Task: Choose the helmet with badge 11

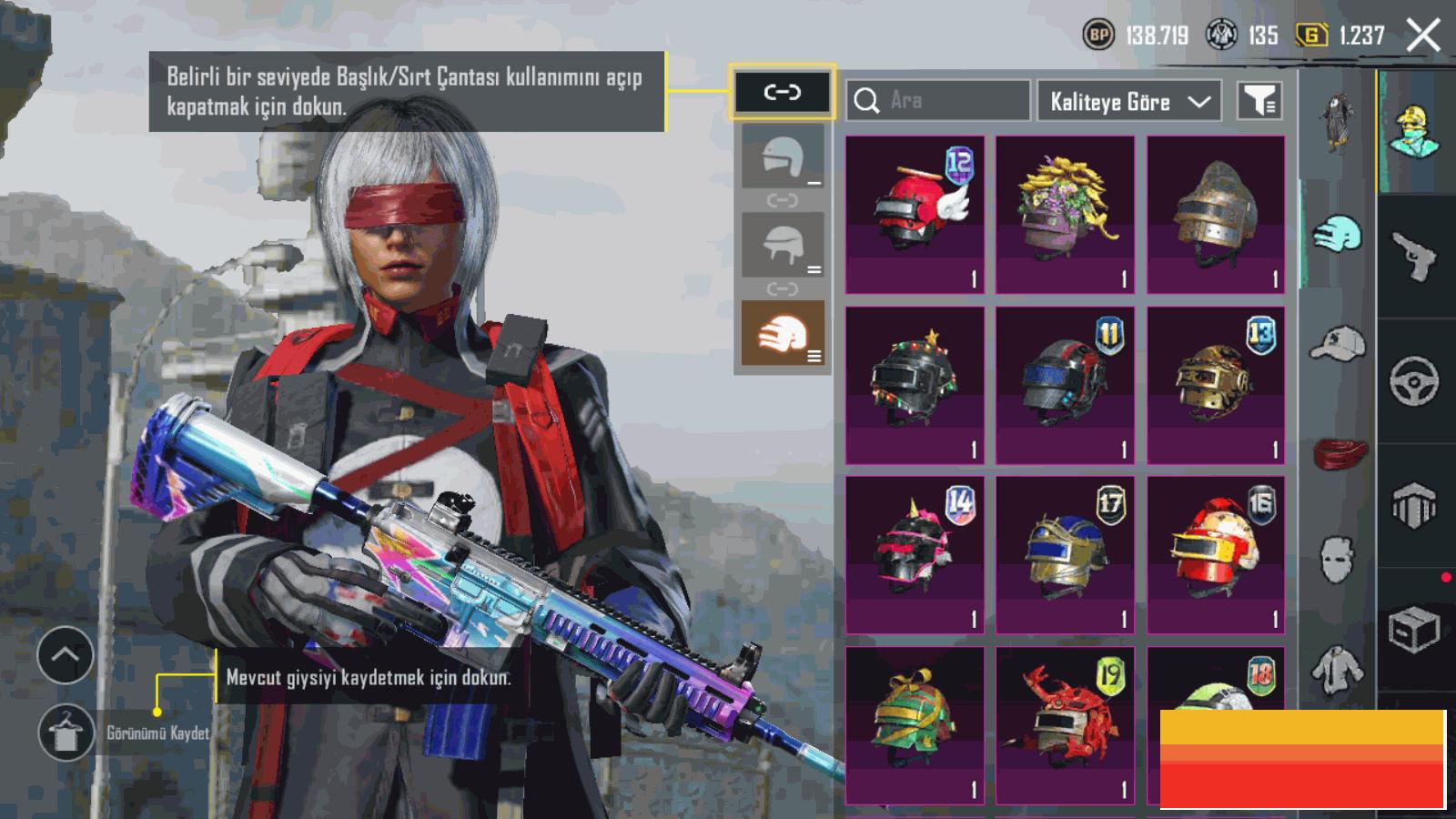Action: [x=1065, y=385]
